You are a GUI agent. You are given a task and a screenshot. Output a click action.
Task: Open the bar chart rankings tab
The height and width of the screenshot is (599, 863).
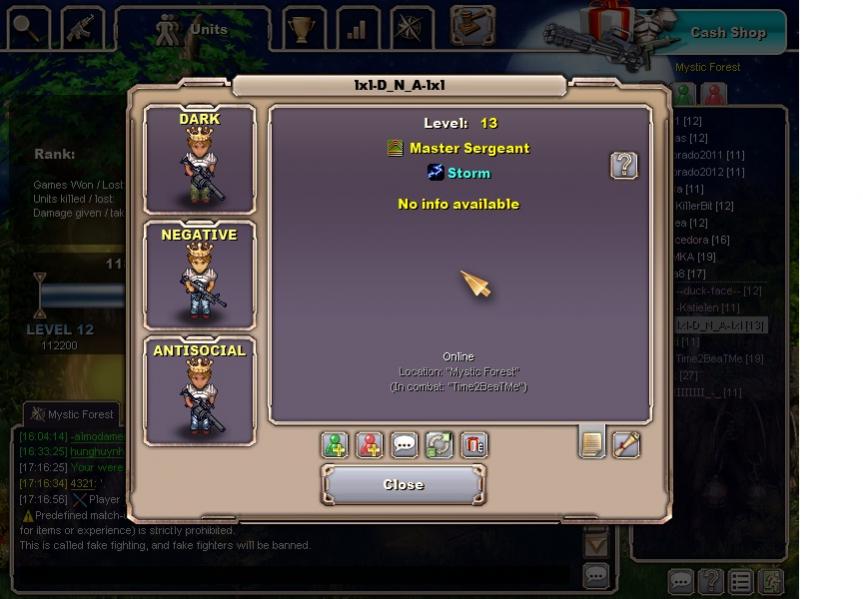(357, 29)
